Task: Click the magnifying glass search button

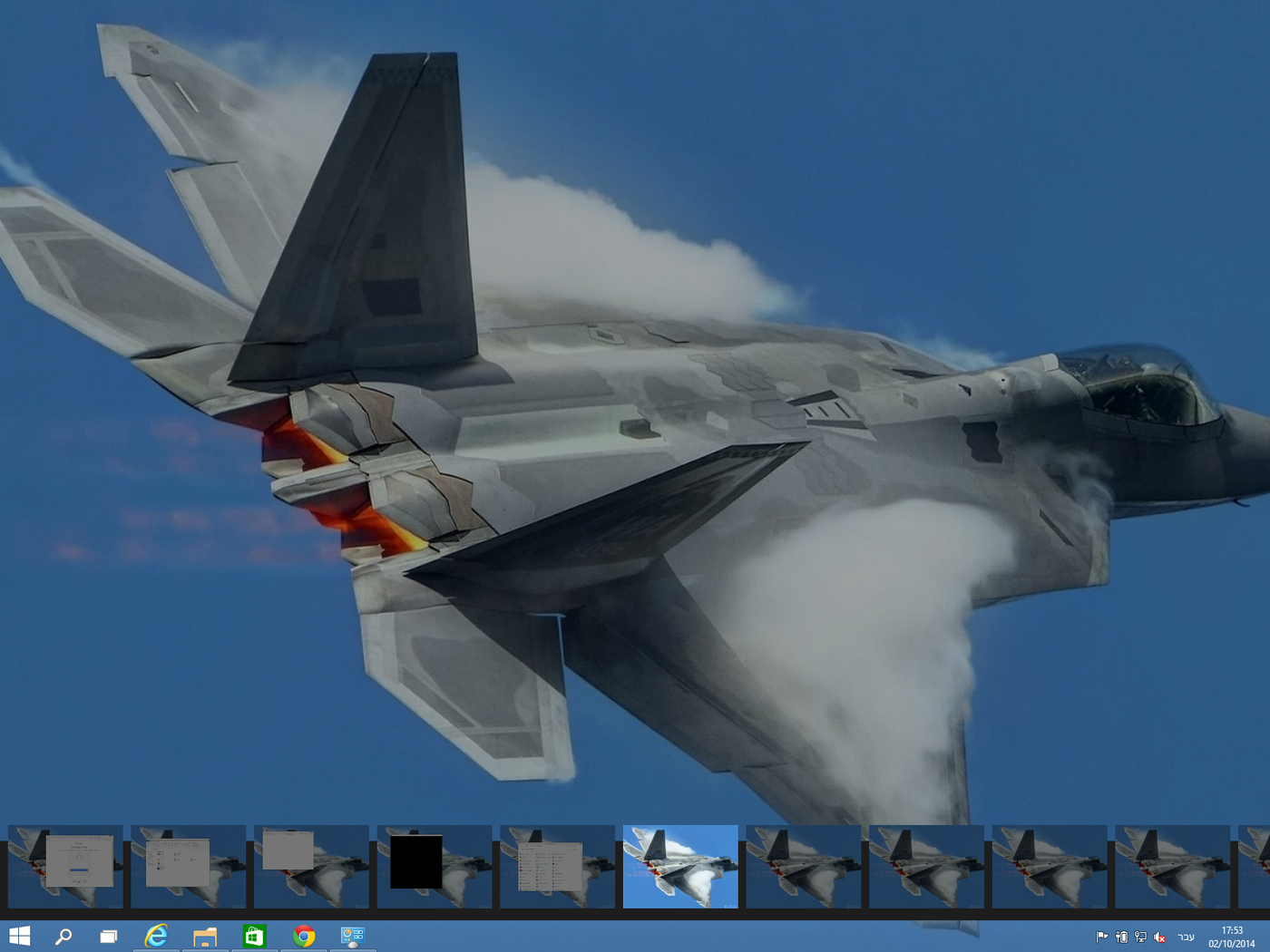Action: (x=63, y=936)
